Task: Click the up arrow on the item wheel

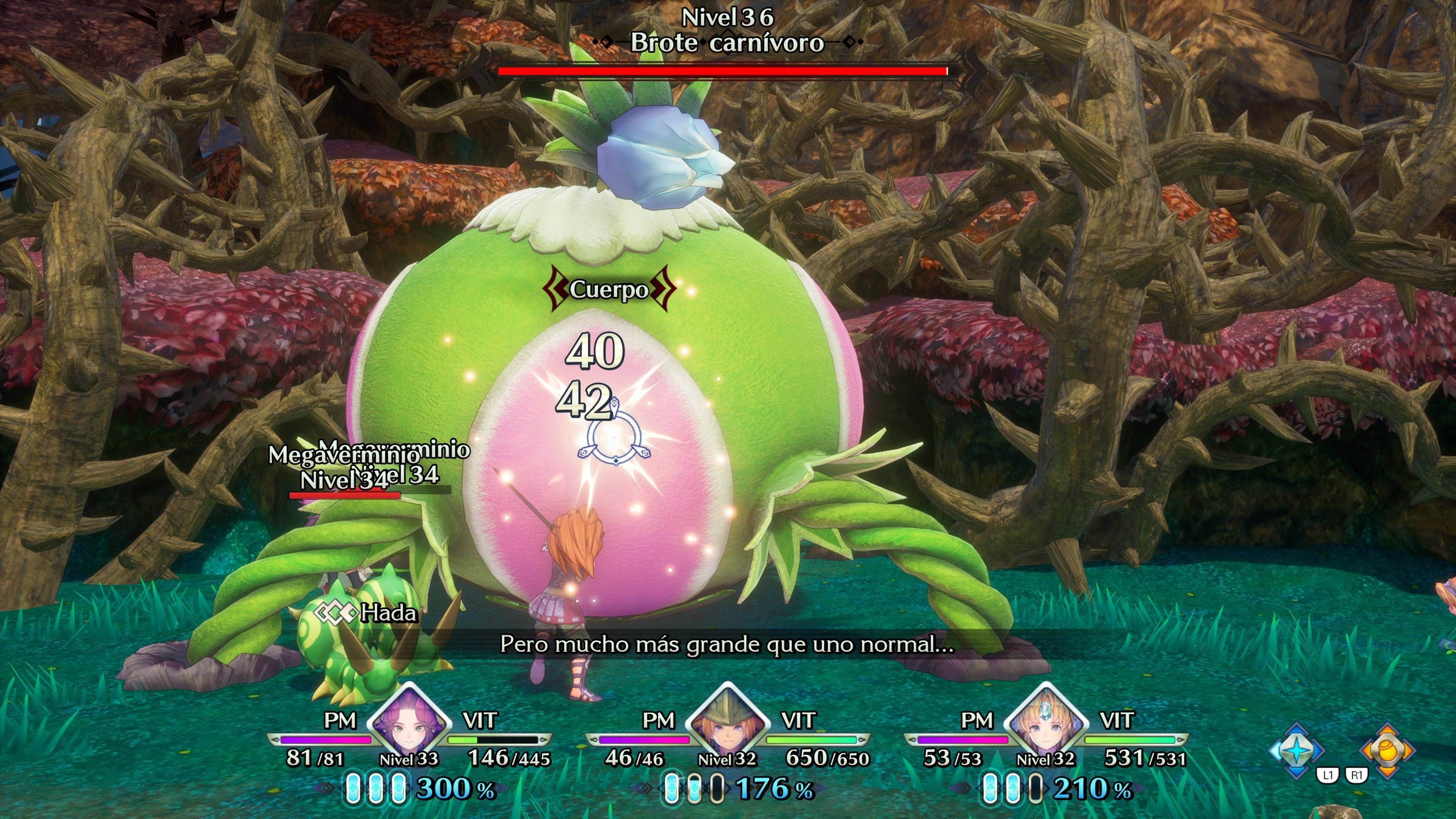Action: click(x=1387, y=730)
